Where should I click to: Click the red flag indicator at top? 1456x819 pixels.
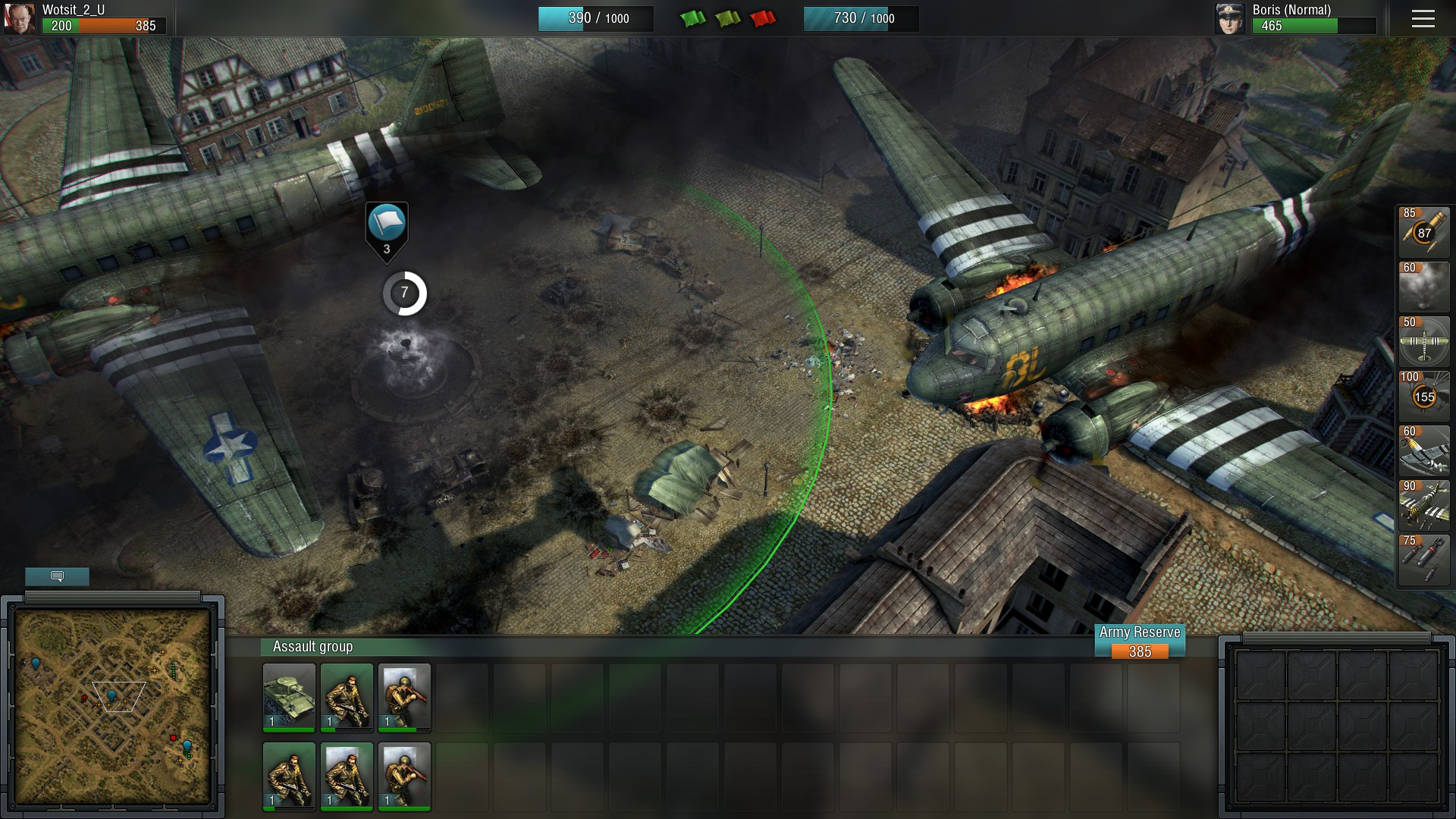763,18
